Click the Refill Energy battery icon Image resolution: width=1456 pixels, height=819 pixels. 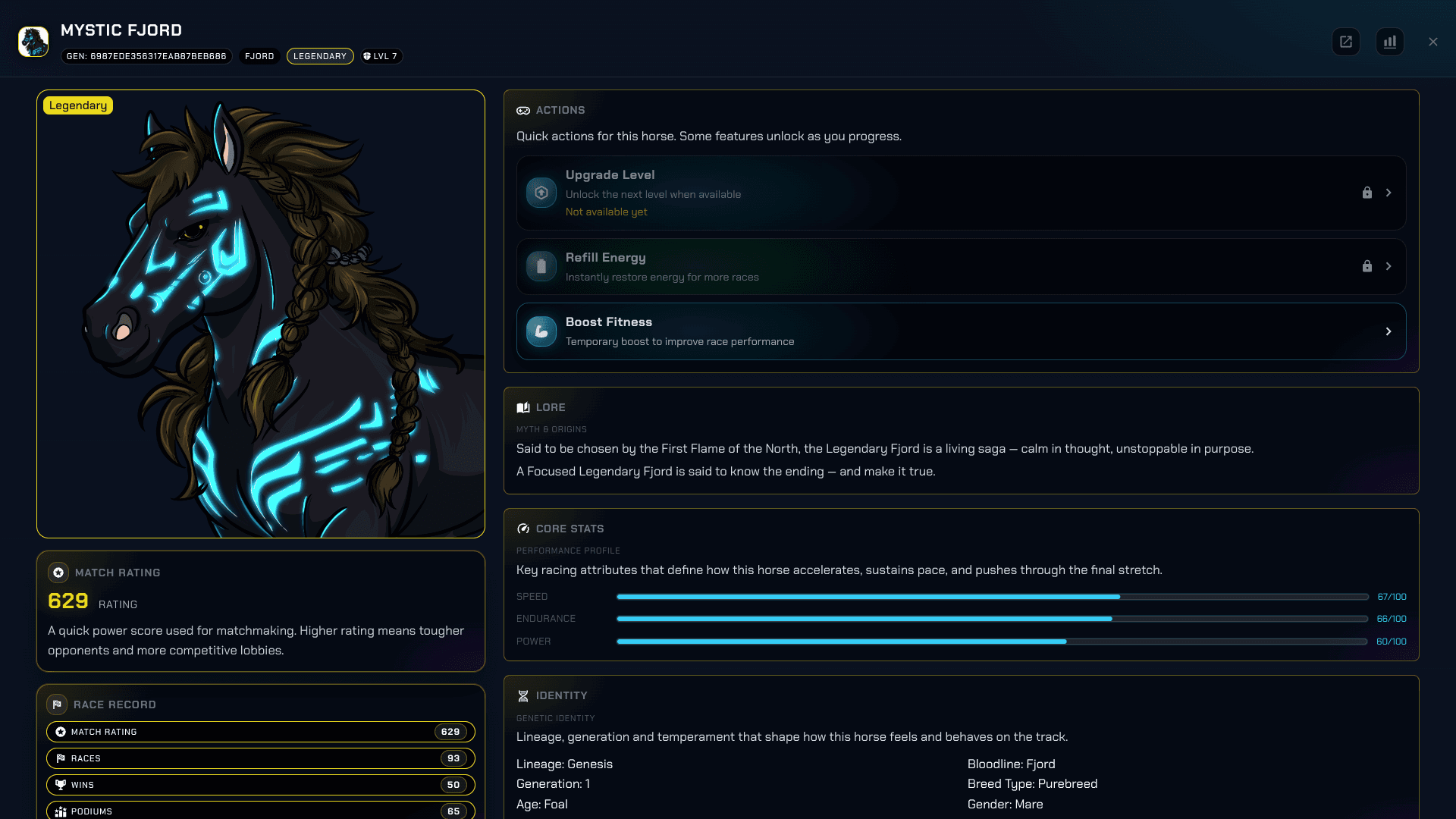coord(541,266)
